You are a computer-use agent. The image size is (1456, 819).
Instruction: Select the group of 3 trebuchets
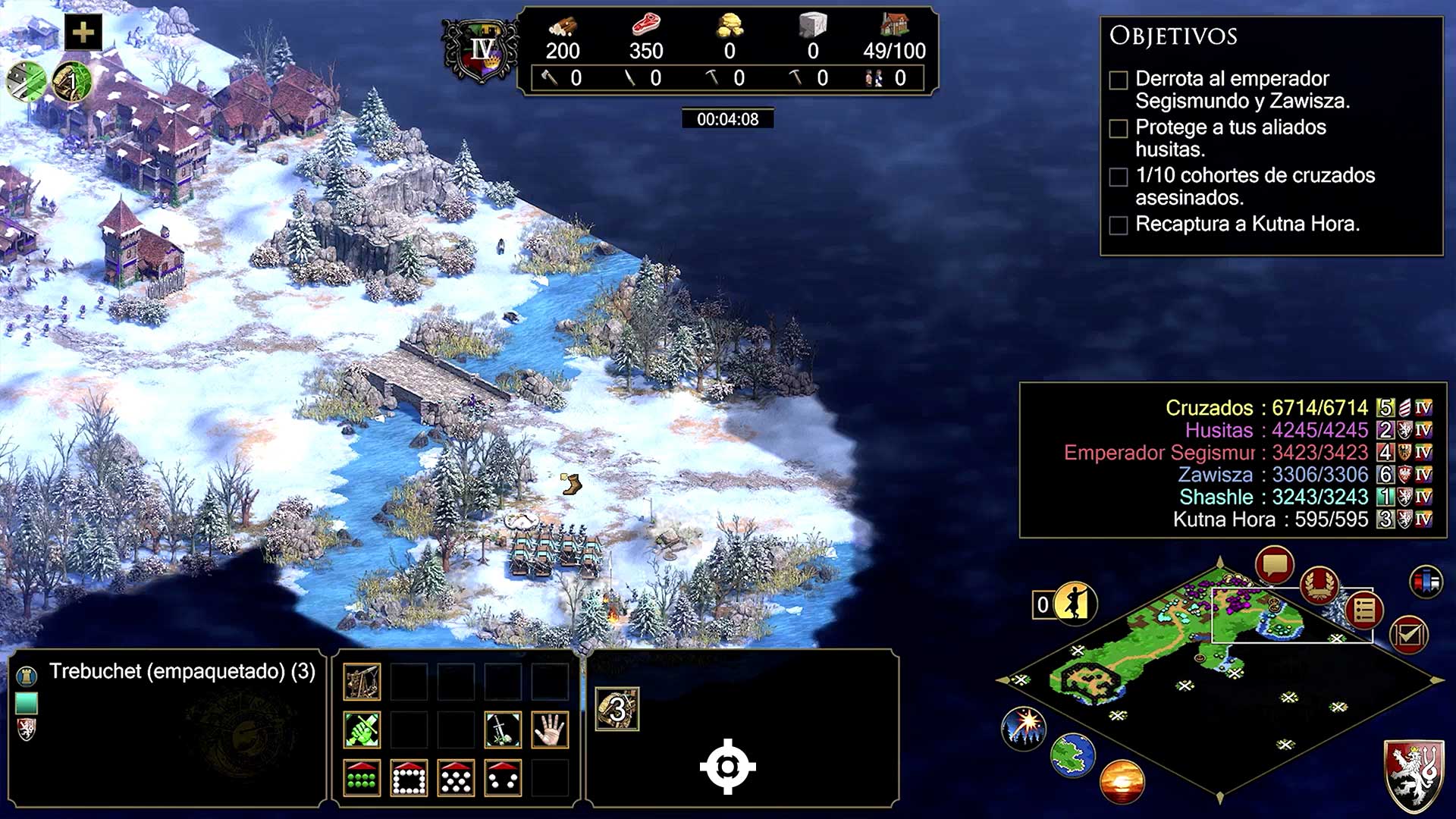click(617, 709)
